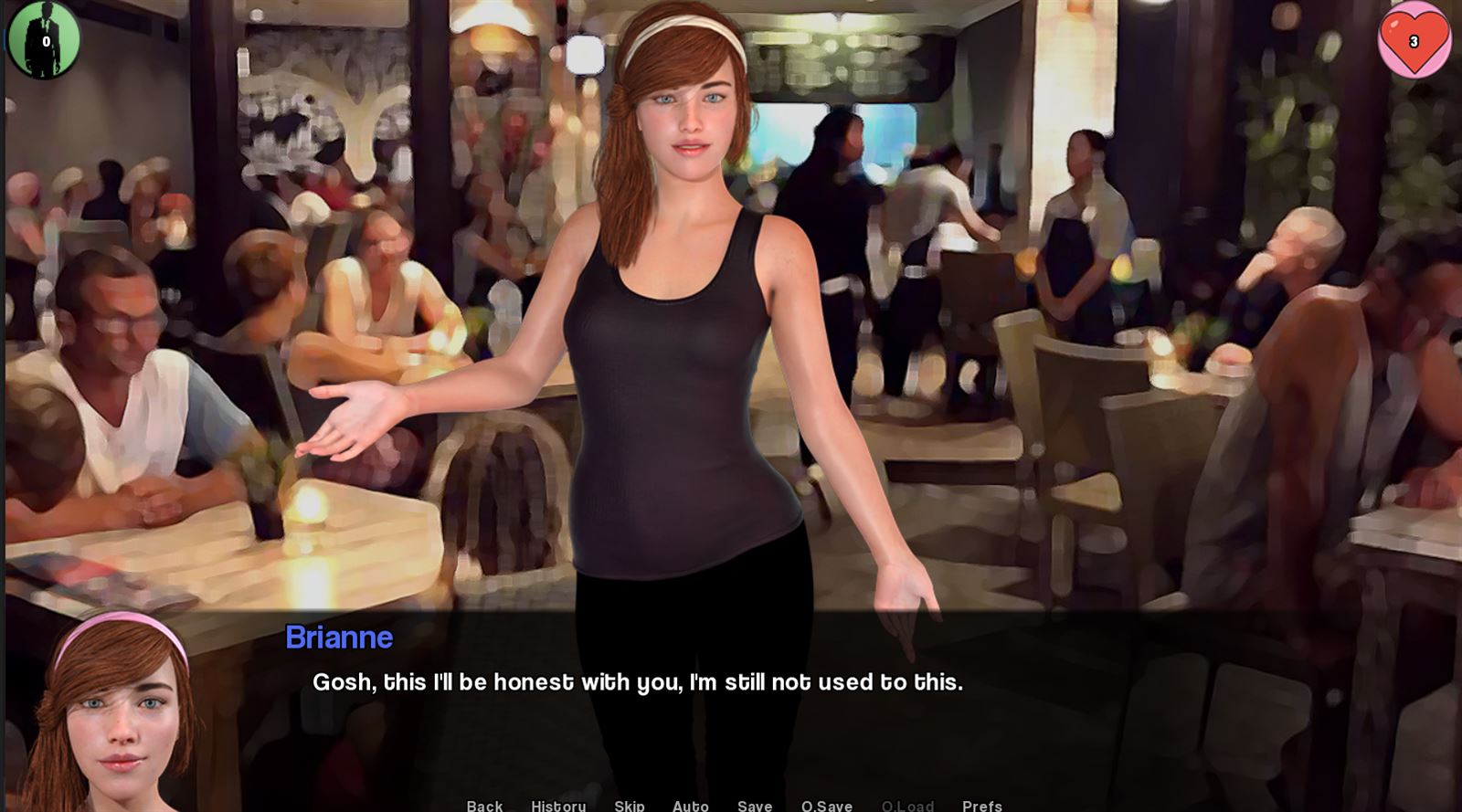Click the blue "Brianne" name label
Viewport: 1462px width, 812px height.
[338, 638]
